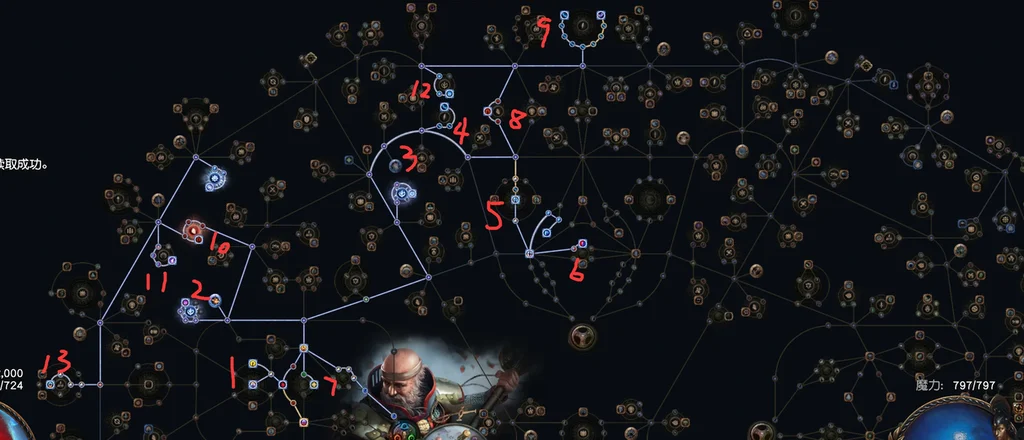The image size is (1024, 440).
Task: Click the blue jewel socket left of marker 3
Action: [x=396, y=165]
